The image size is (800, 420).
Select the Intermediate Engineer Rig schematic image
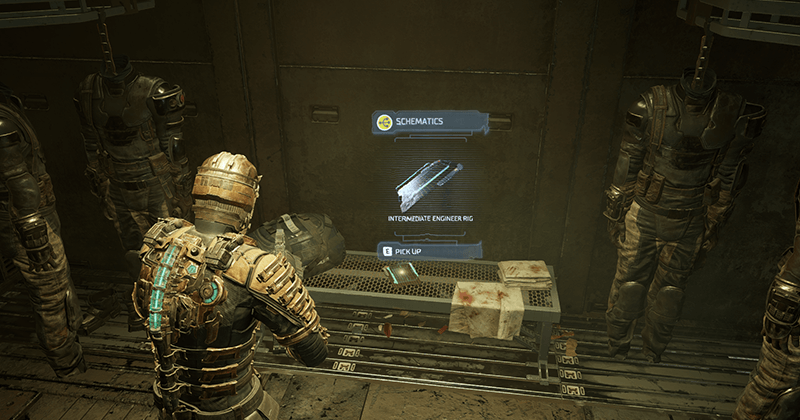[x=428, y=183]
